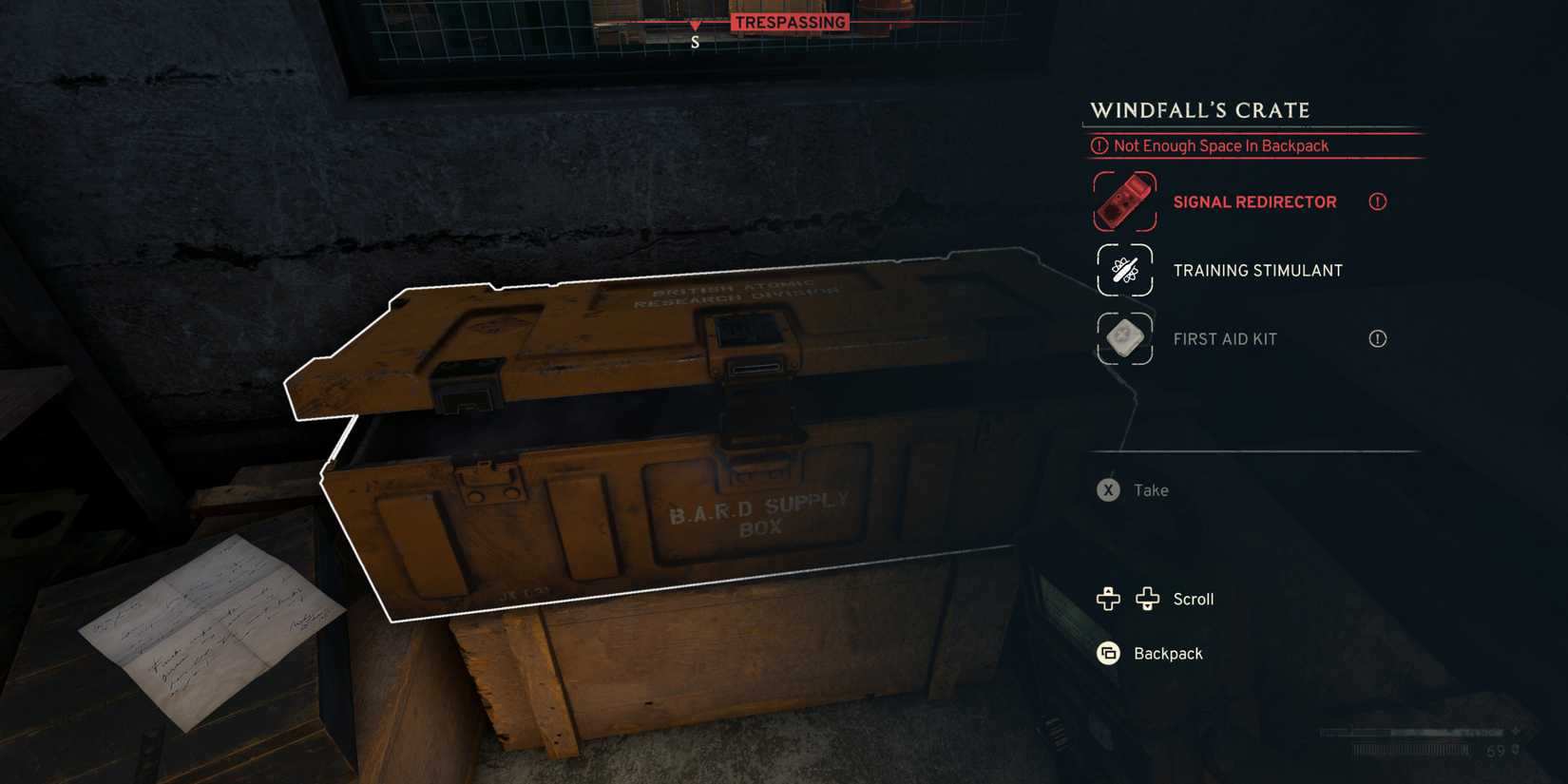Click the warning icon beside First Aid Kit
The height and width of the screenshot is (784, 1568).
click(x=1377, y=338)
